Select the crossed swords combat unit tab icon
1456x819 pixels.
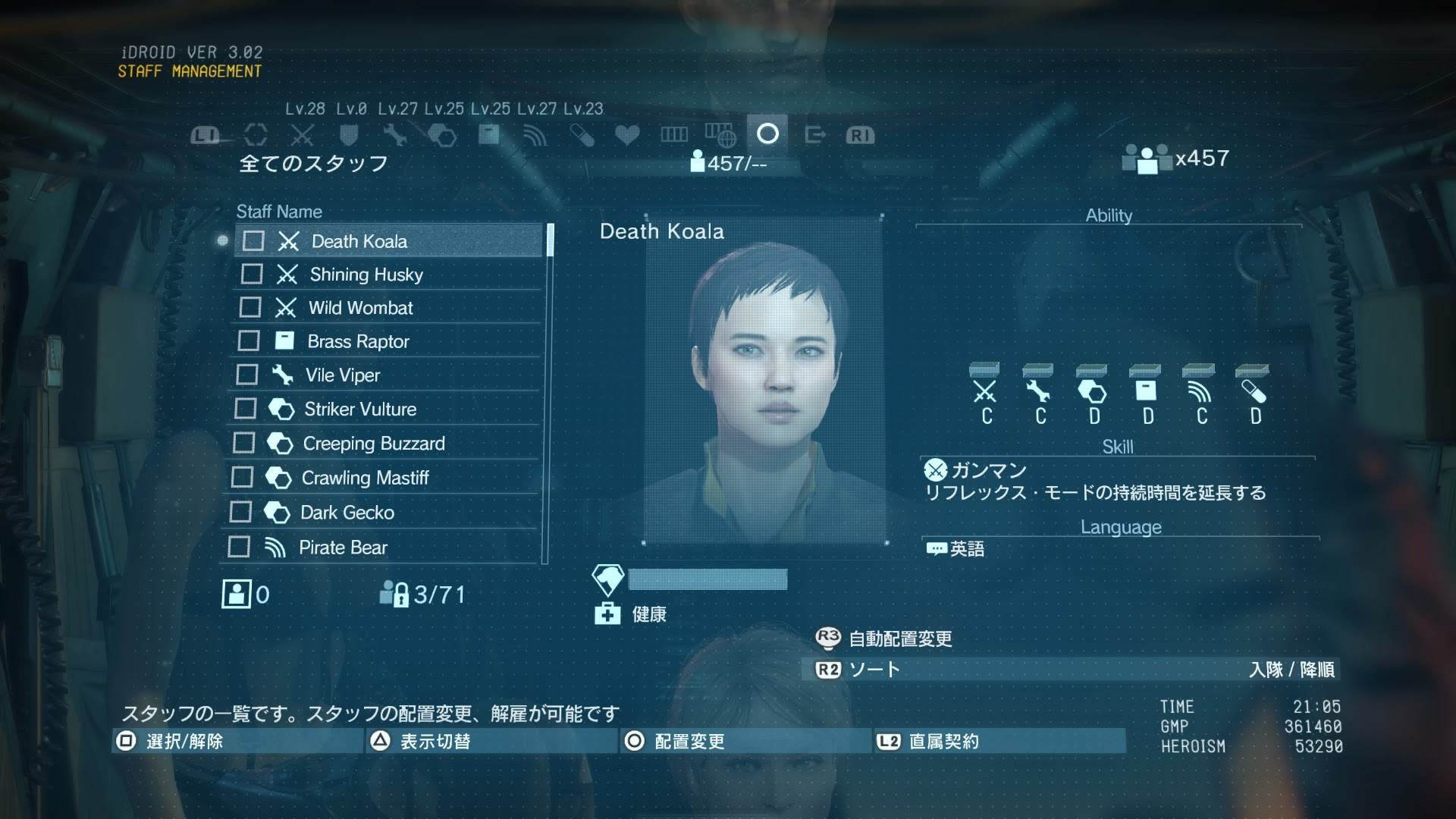click(x=302, y=134)
